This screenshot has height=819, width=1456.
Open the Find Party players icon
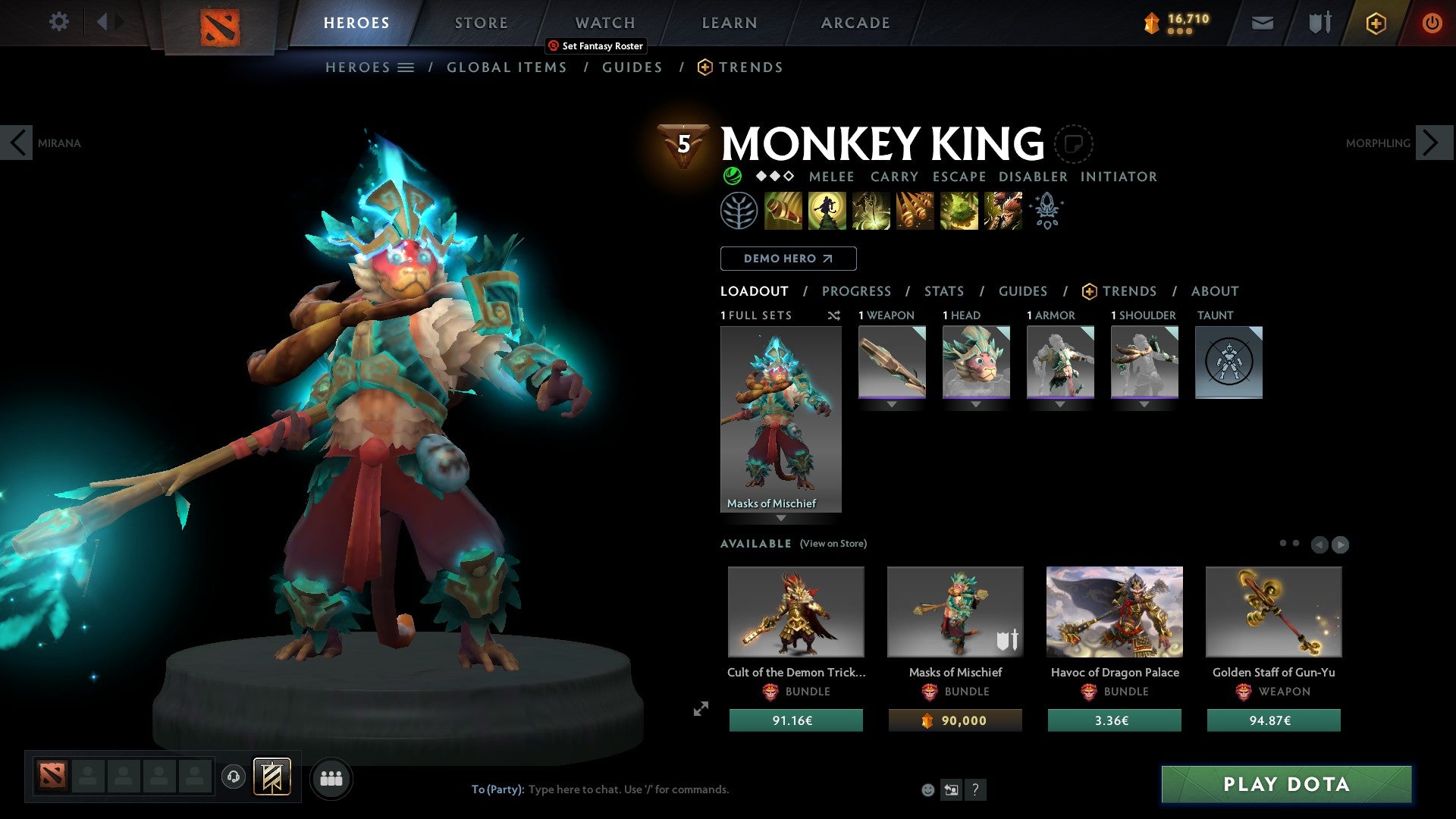click(331, 777)
